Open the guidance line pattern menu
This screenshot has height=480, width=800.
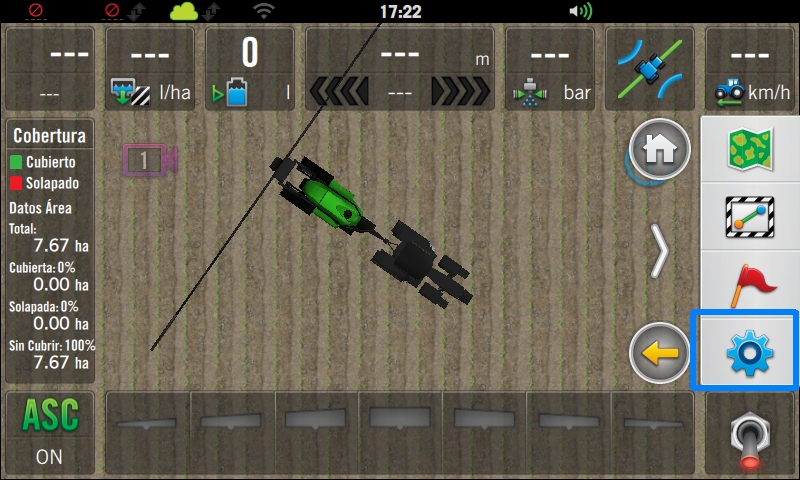pos(749,216)
